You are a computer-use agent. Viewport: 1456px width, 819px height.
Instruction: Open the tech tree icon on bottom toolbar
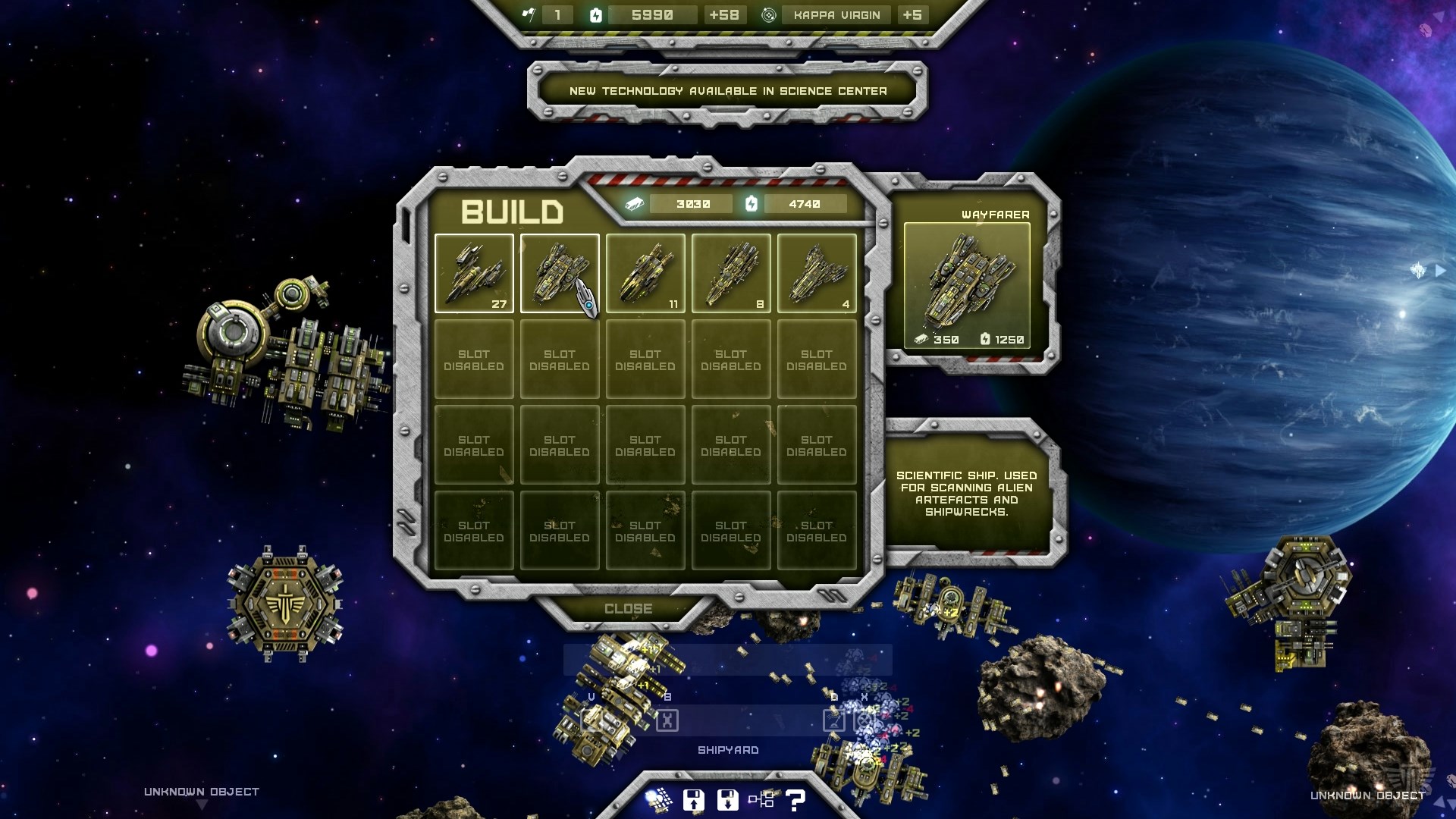[x=764, y=800]
